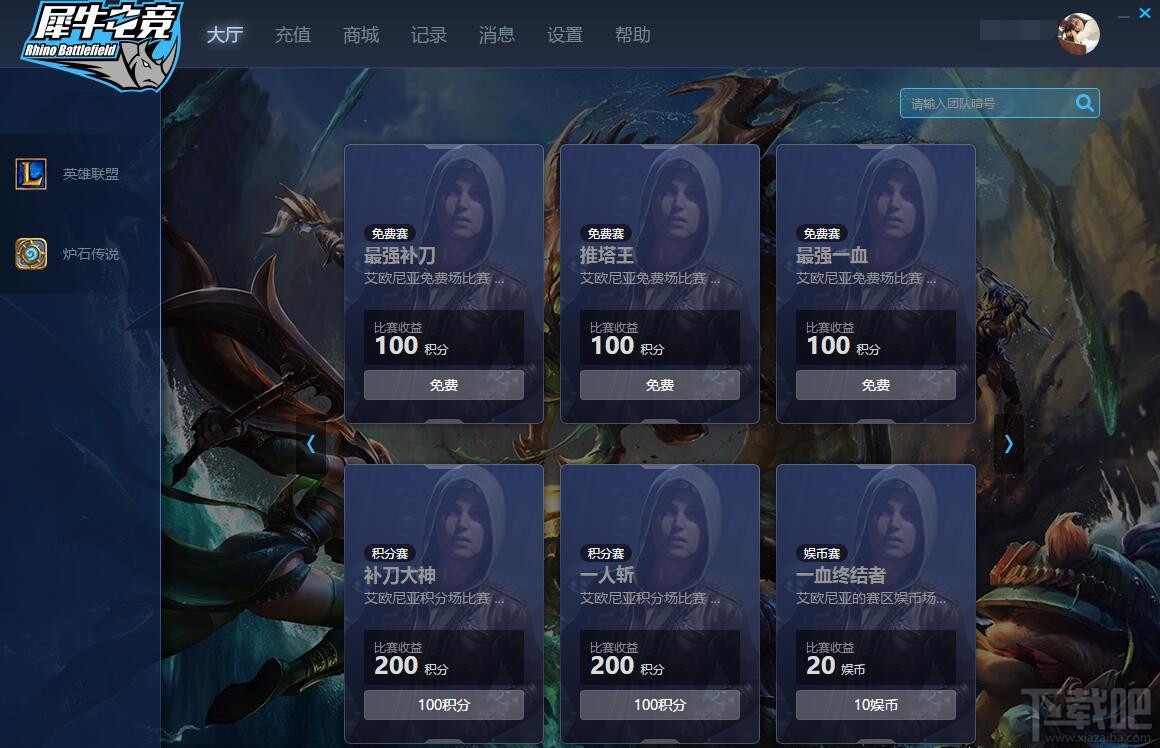
Task: Pay 100积分 to enter 一人斩
Action: click(660, 705)
